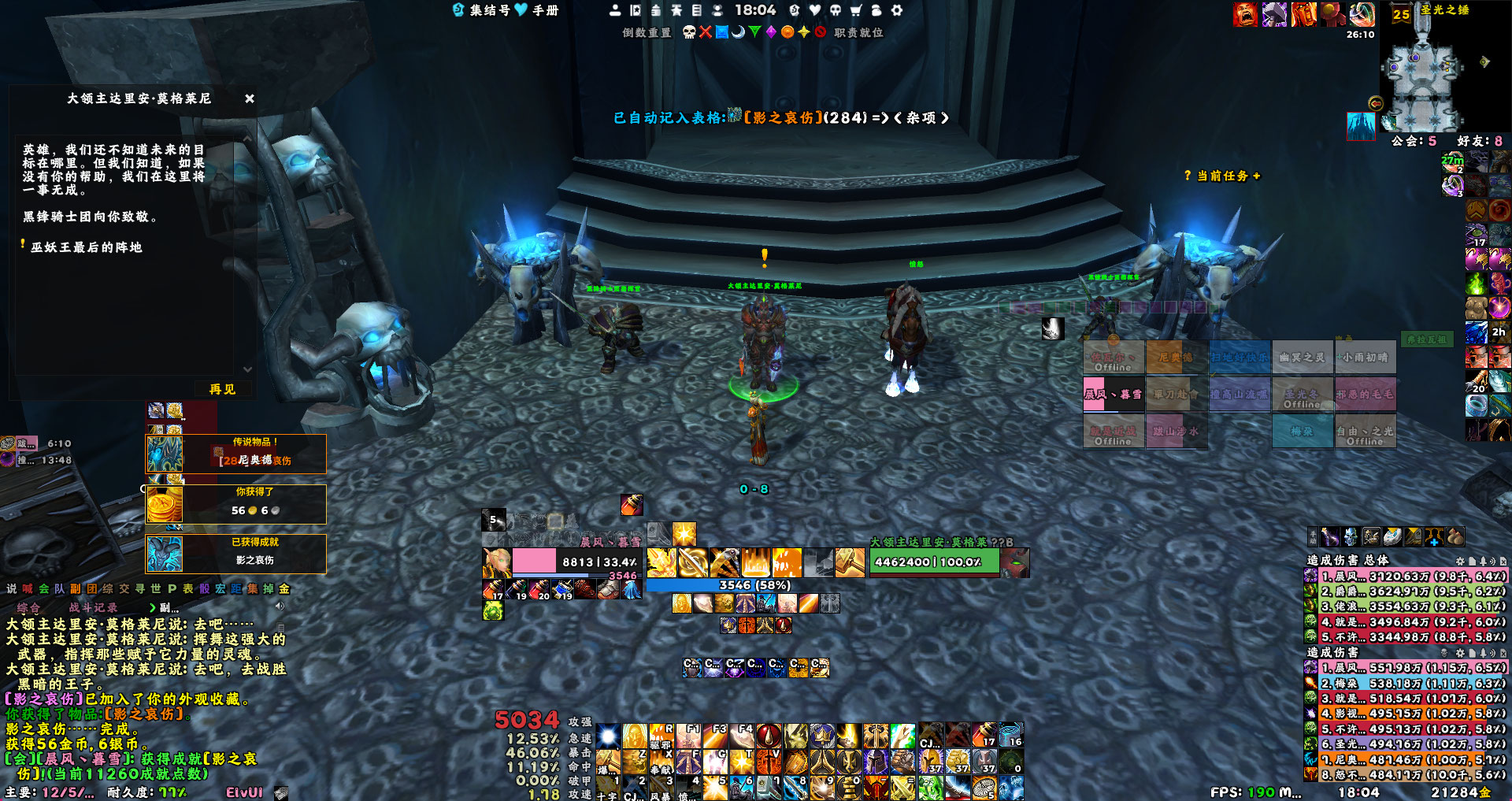
Task: Open the 集结号 group finder
Action: point(482,10)
